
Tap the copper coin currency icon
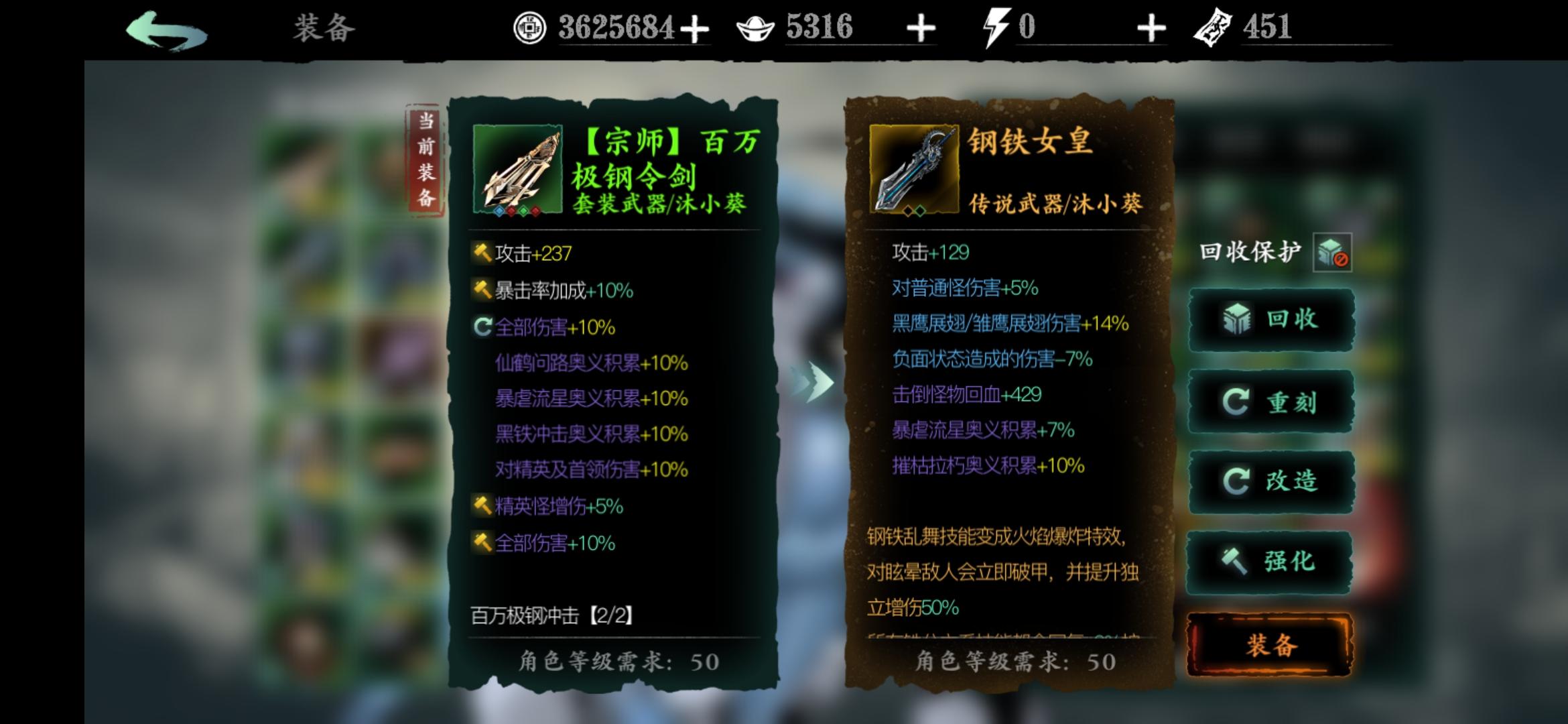click(x=529, y=27)
